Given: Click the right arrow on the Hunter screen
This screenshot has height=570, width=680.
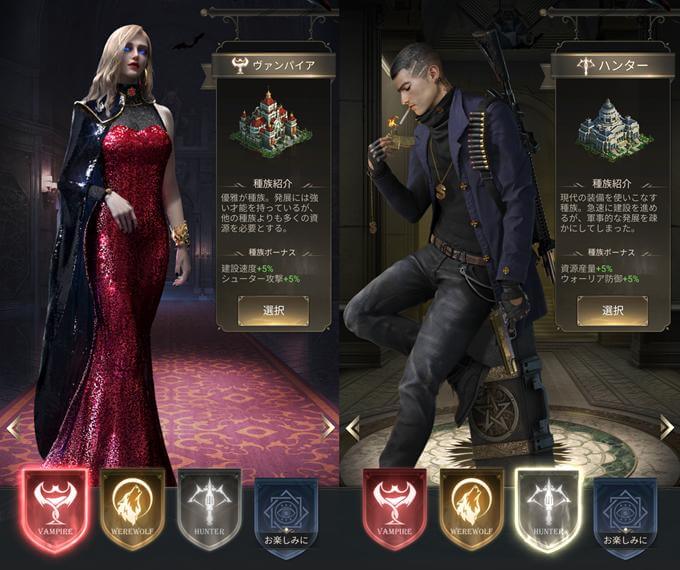Looking at the screenshot, I should tap(667, 427).
